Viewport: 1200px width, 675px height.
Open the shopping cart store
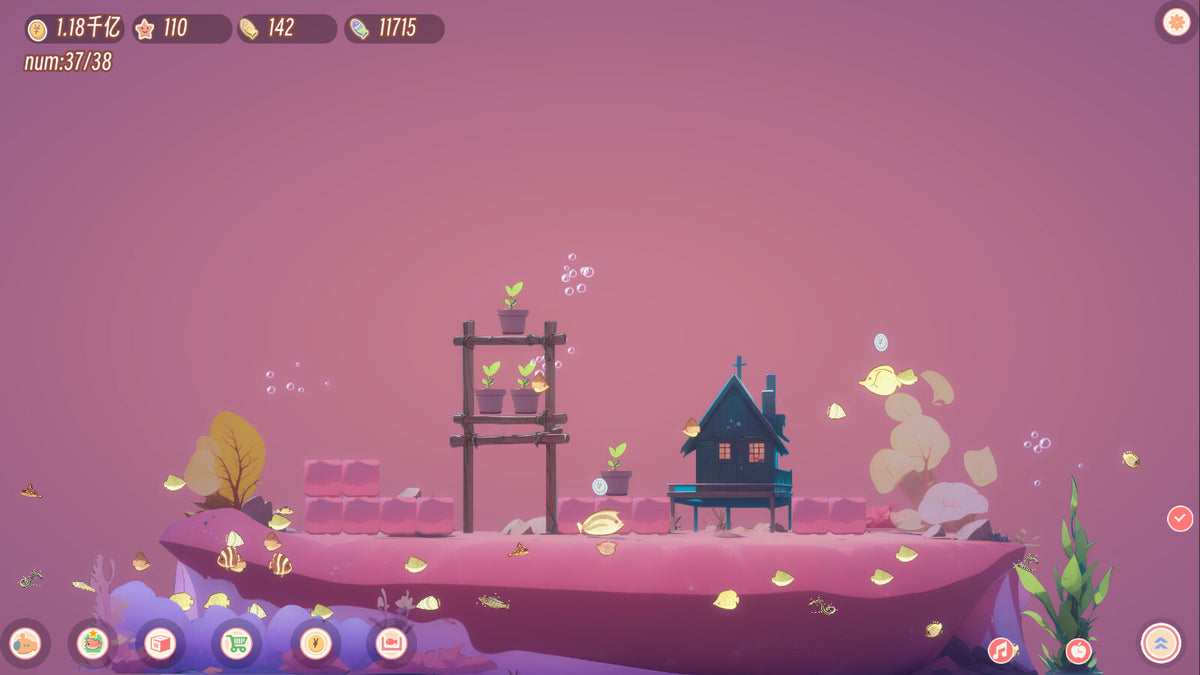[235, 643]
